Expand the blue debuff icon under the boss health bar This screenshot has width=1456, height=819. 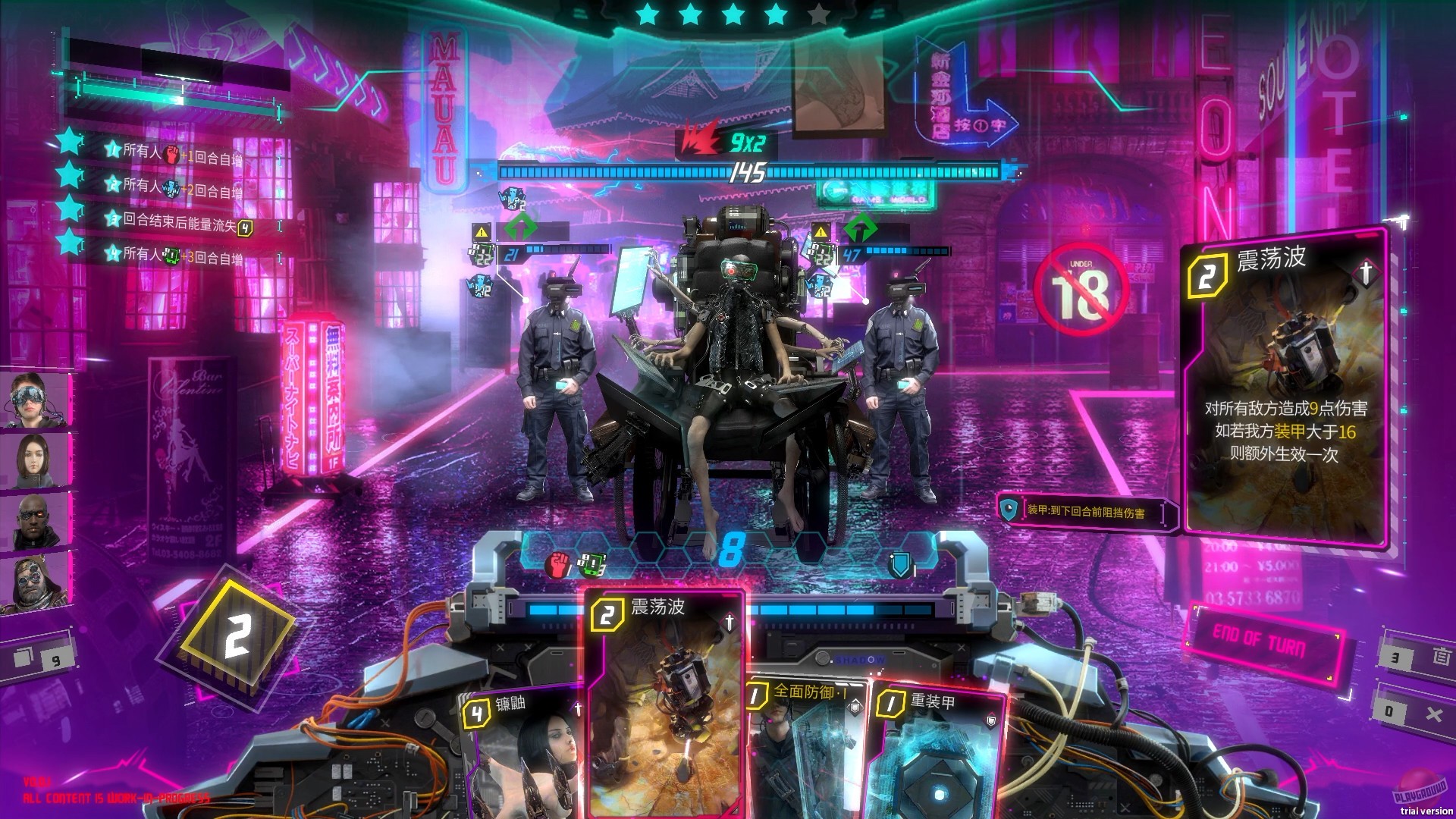[x=512, y=199]
